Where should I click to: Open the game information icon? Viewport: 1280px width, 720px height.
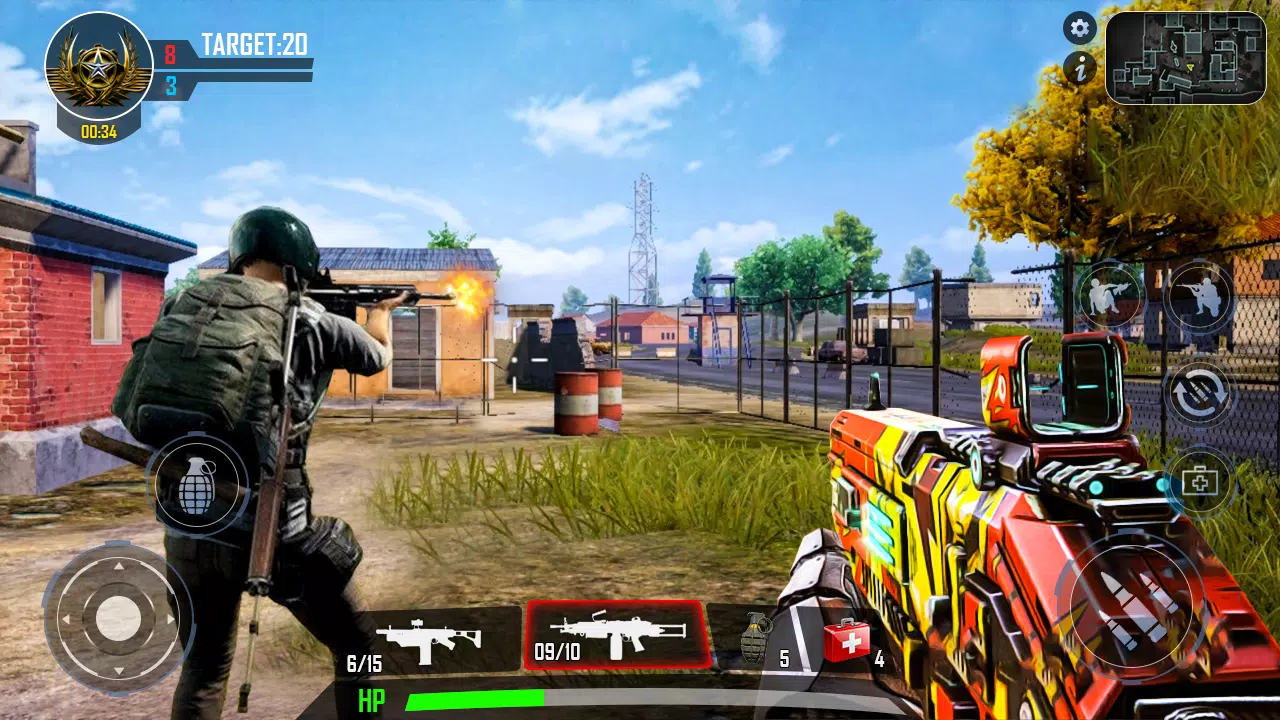click(1080, 69)
